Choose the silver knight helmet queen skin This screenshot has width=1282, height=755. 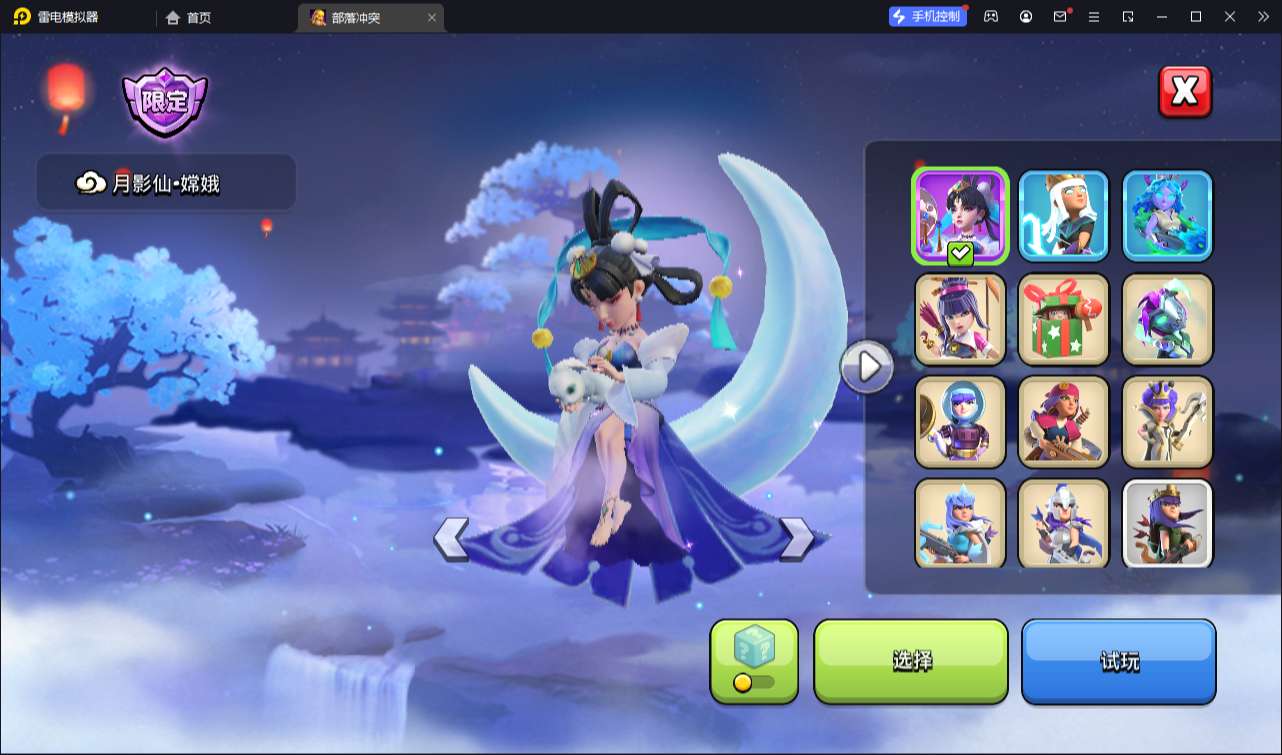[1064, 523]
